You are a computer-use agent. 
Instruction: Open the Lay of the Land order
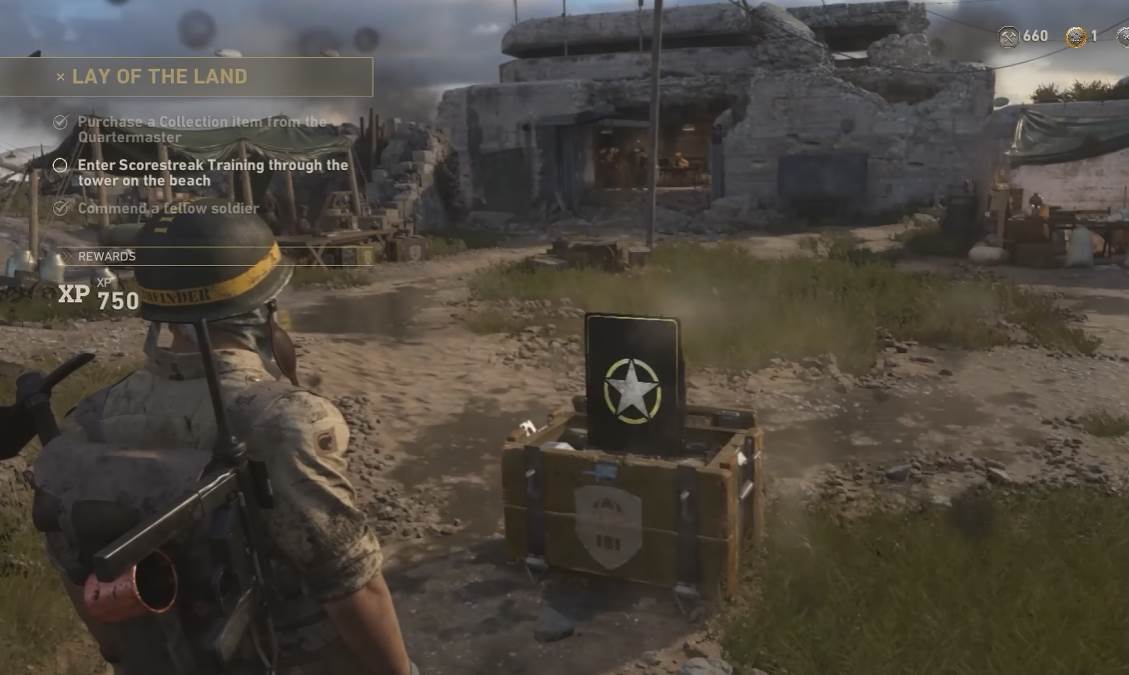point(160,77)
